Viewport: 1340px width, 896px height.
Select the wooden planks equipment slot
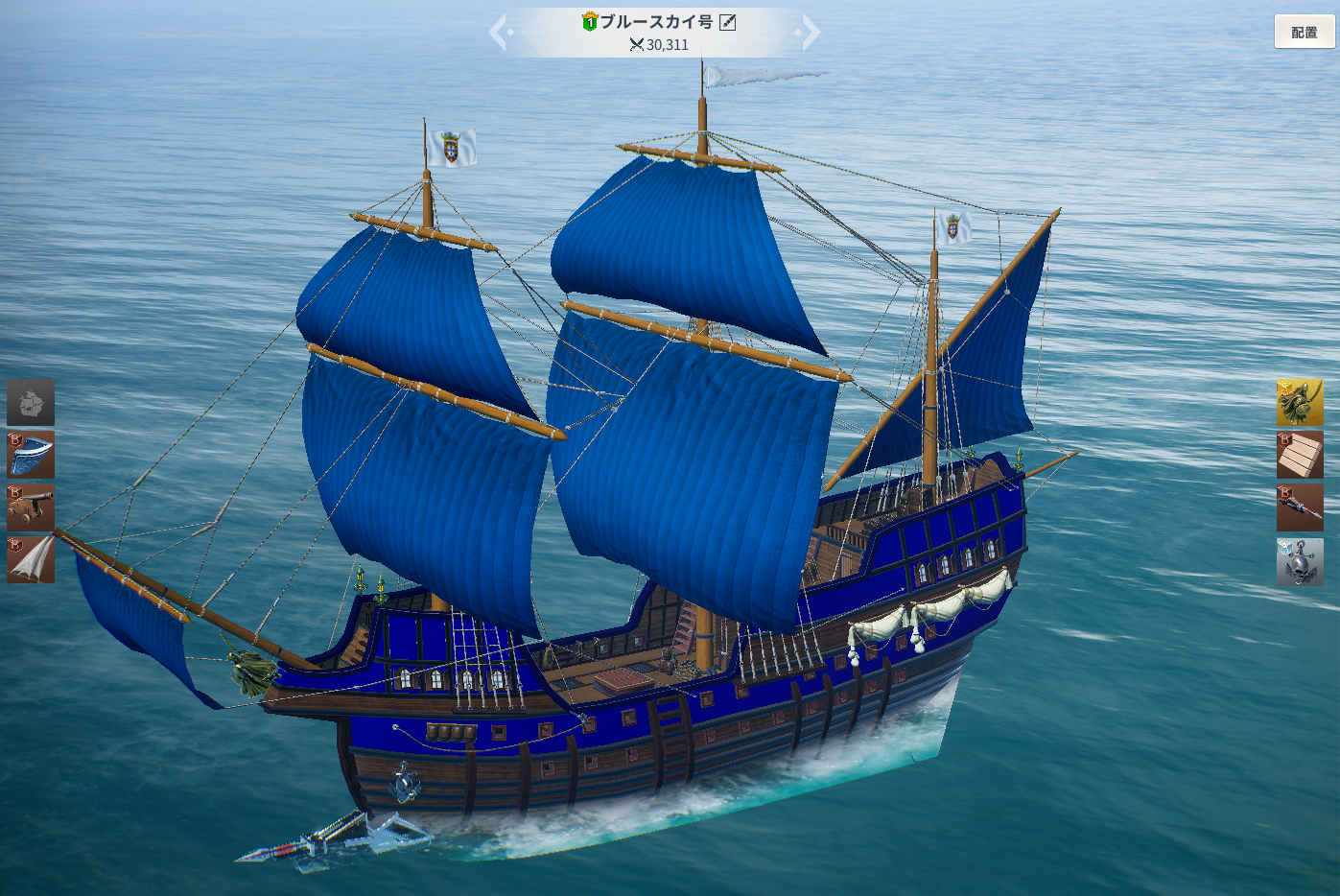pyautogui.click(x=1300, y=455)
